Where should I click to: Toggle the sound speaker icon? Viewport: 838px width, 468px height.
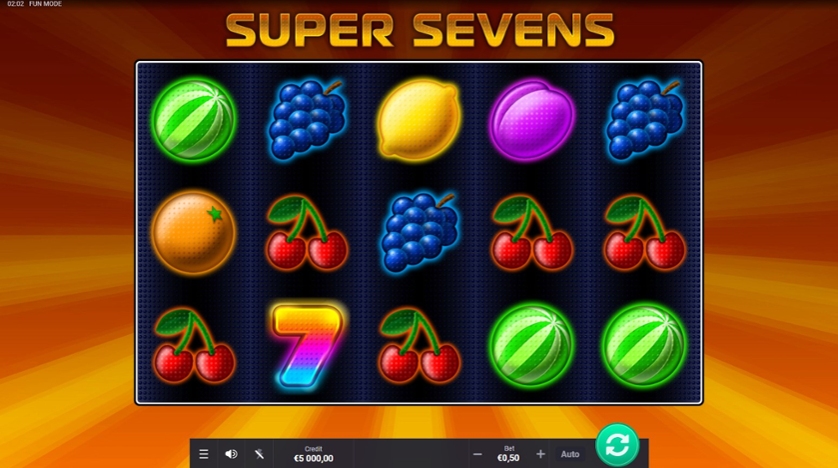pos(231,454)
